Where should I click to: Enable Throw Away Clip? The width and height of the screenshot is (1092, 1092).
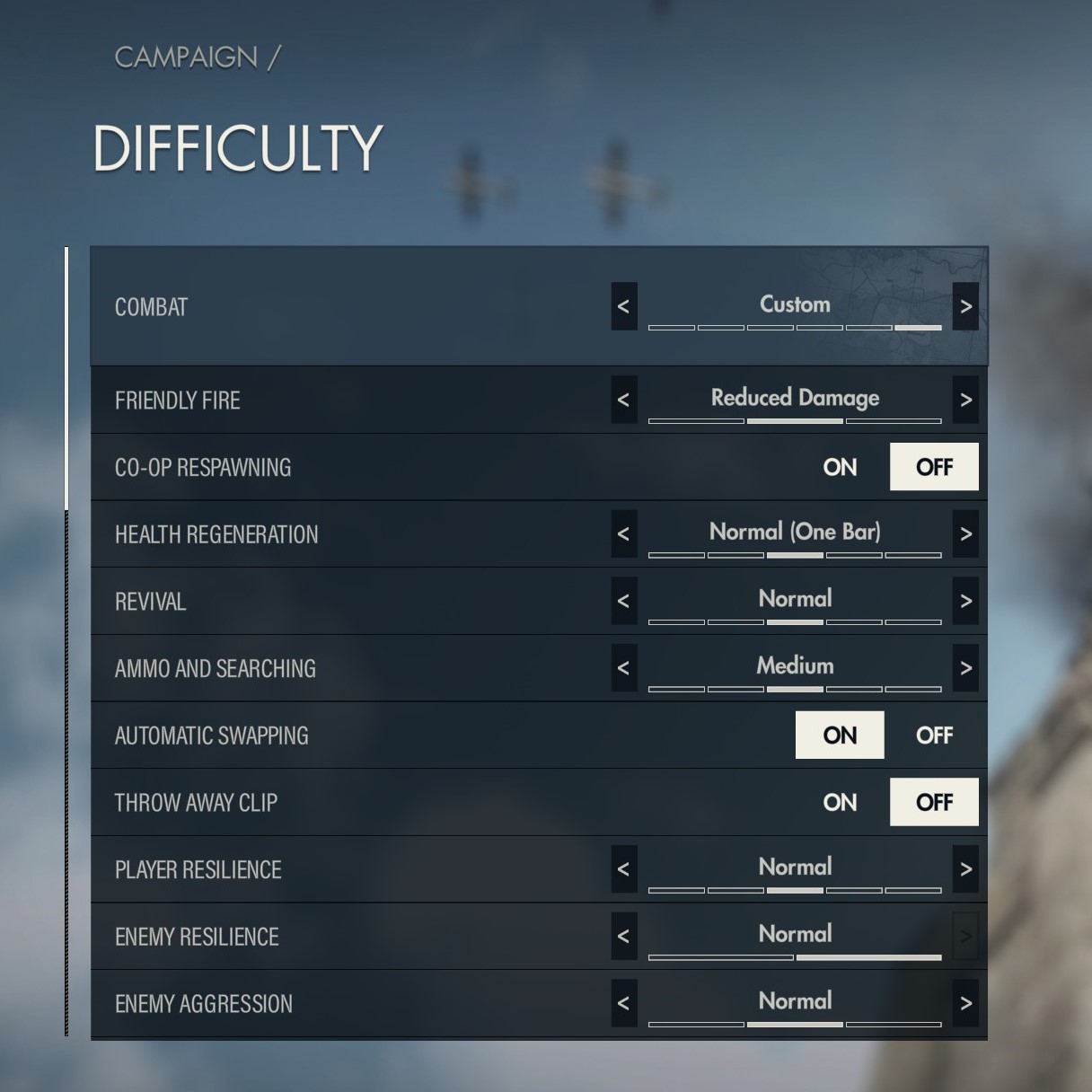pyautogui.click(x=840, y=802)
